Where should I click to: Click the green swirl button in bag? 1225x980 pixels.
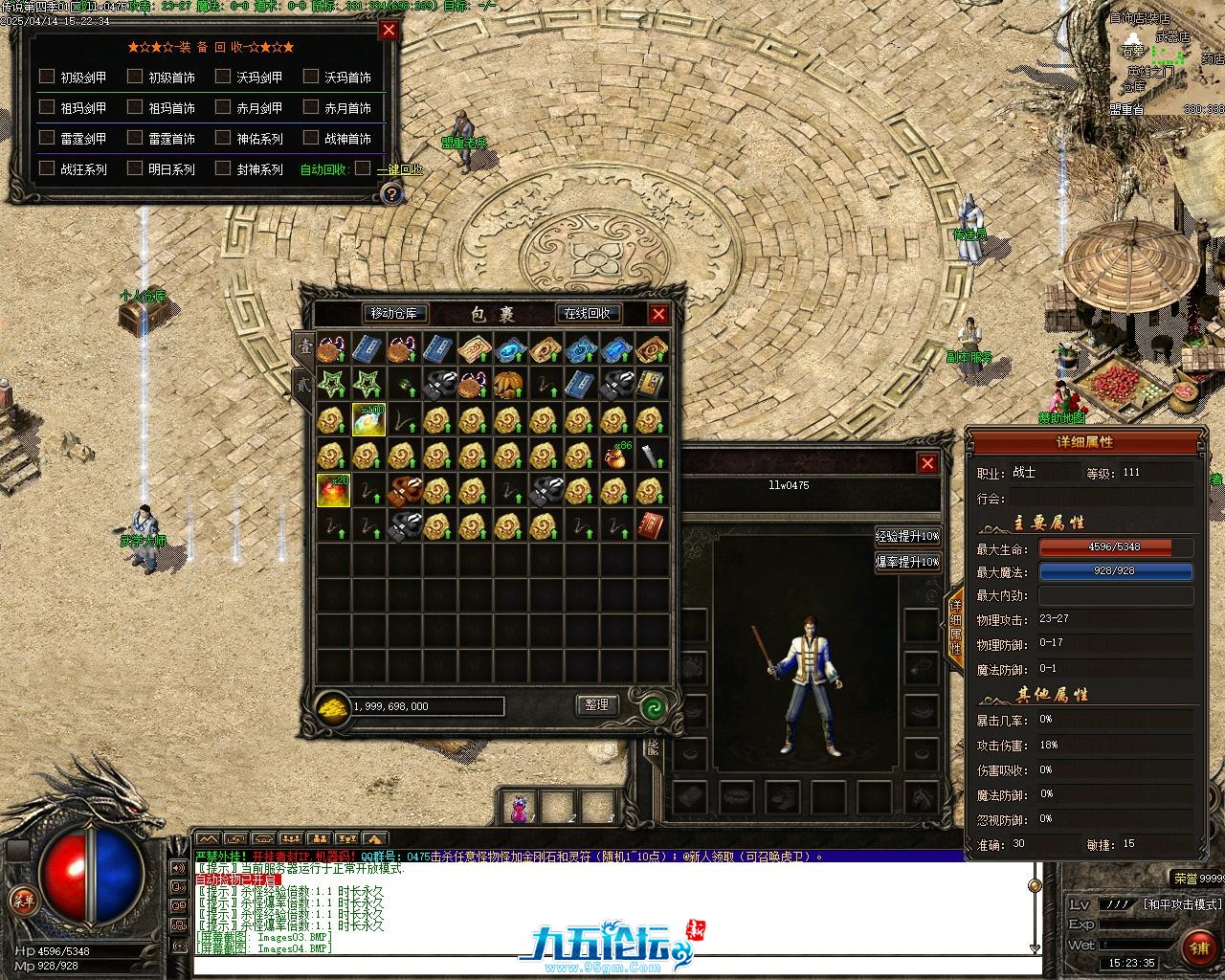click(x=654, y=706)
